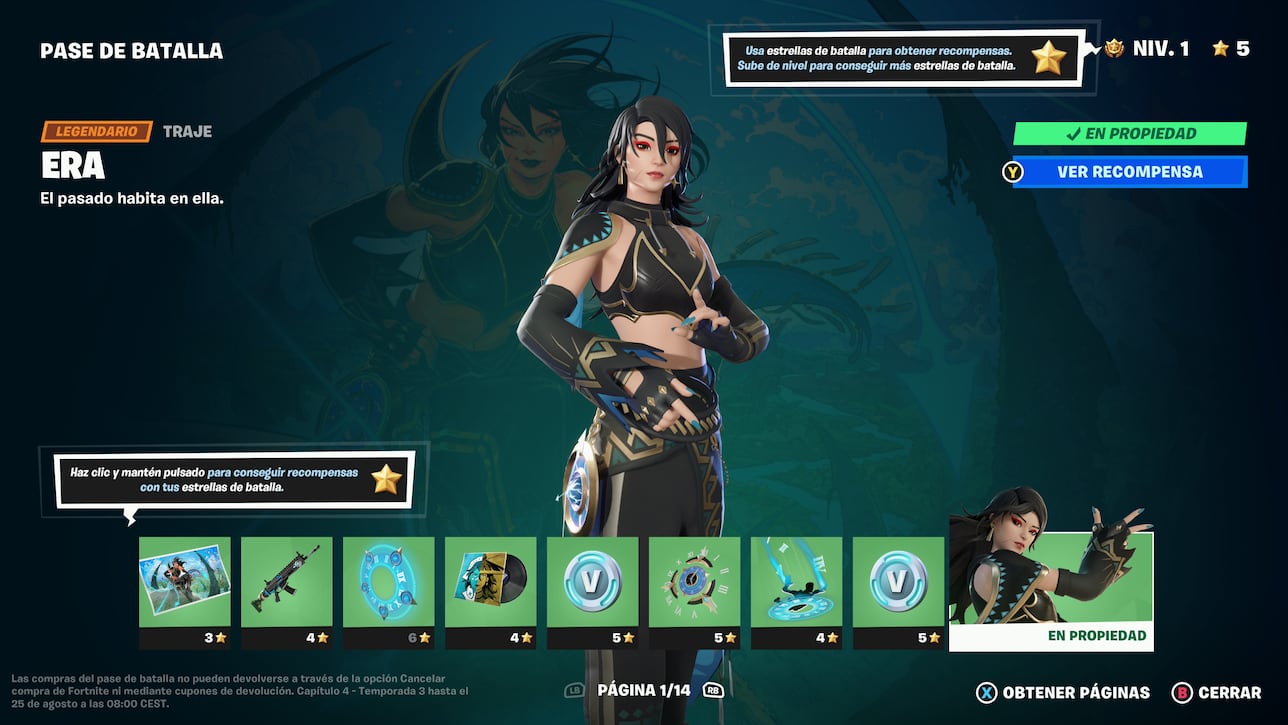This screenshot has height=725, width=1288.
Task: Select the glowing blue ring reward costing 6 stars
Action: click(x=388, y=584)
